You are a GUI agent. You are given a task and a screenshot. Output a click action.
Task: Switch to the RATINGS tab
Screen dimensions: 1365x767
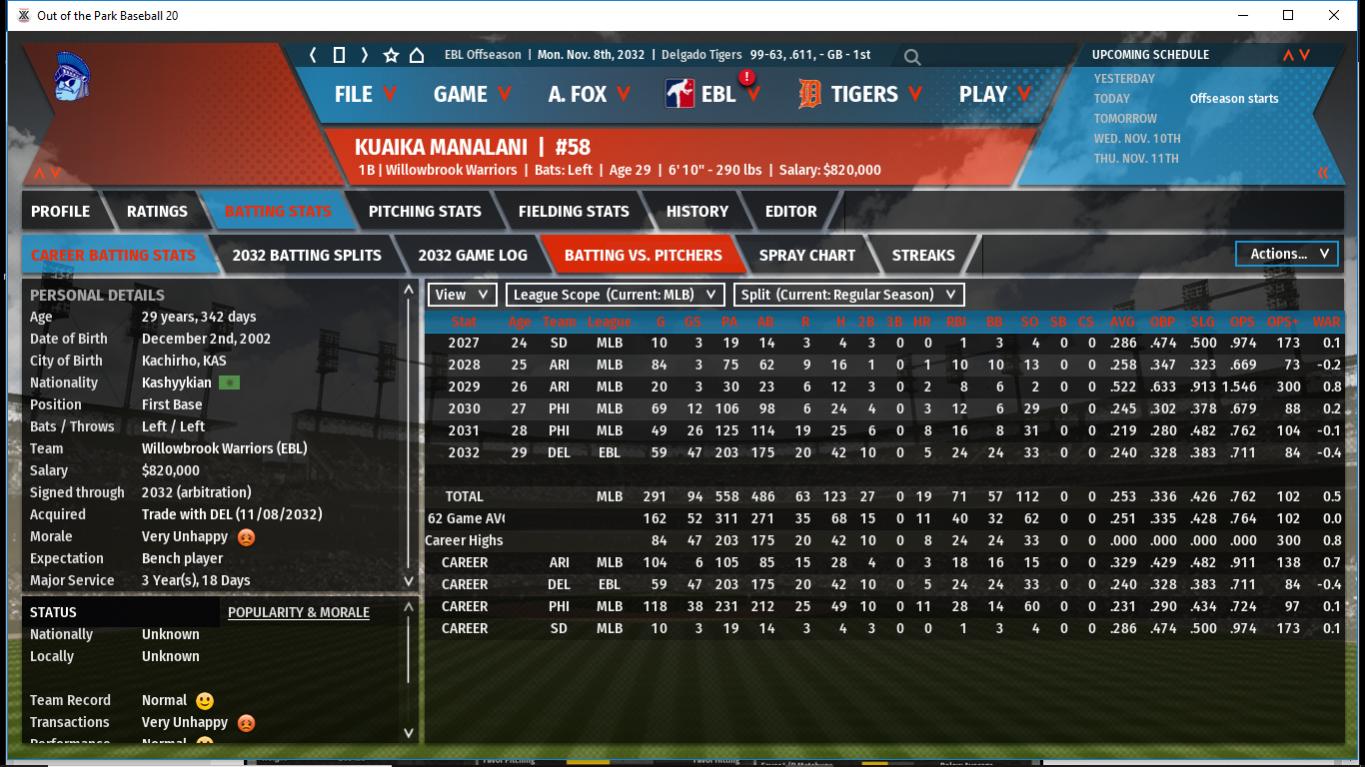(x=157, y=211)
